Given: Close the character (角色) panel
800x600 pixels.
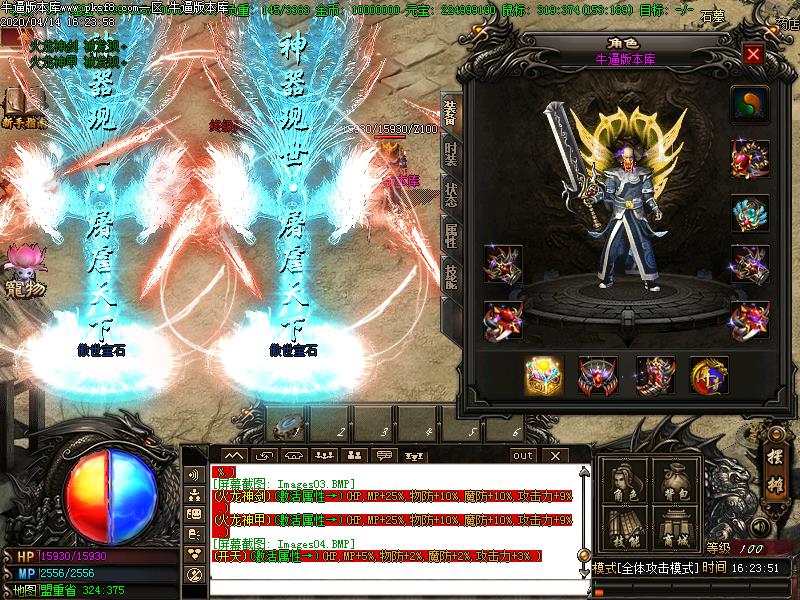Looking at the screenshot, I should click(753, 54).
